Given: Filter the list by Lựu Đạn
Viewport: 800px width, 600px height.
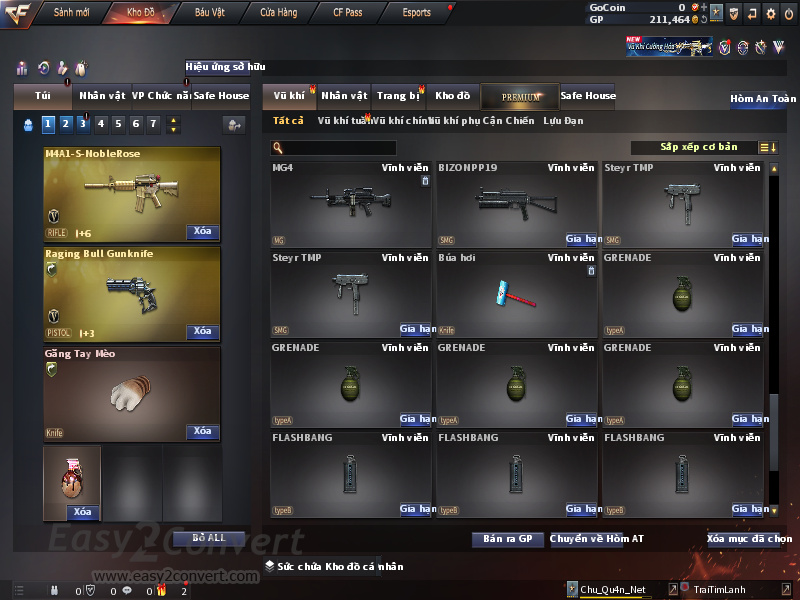Looking at the screenshot, I should (x=563, y=121).
